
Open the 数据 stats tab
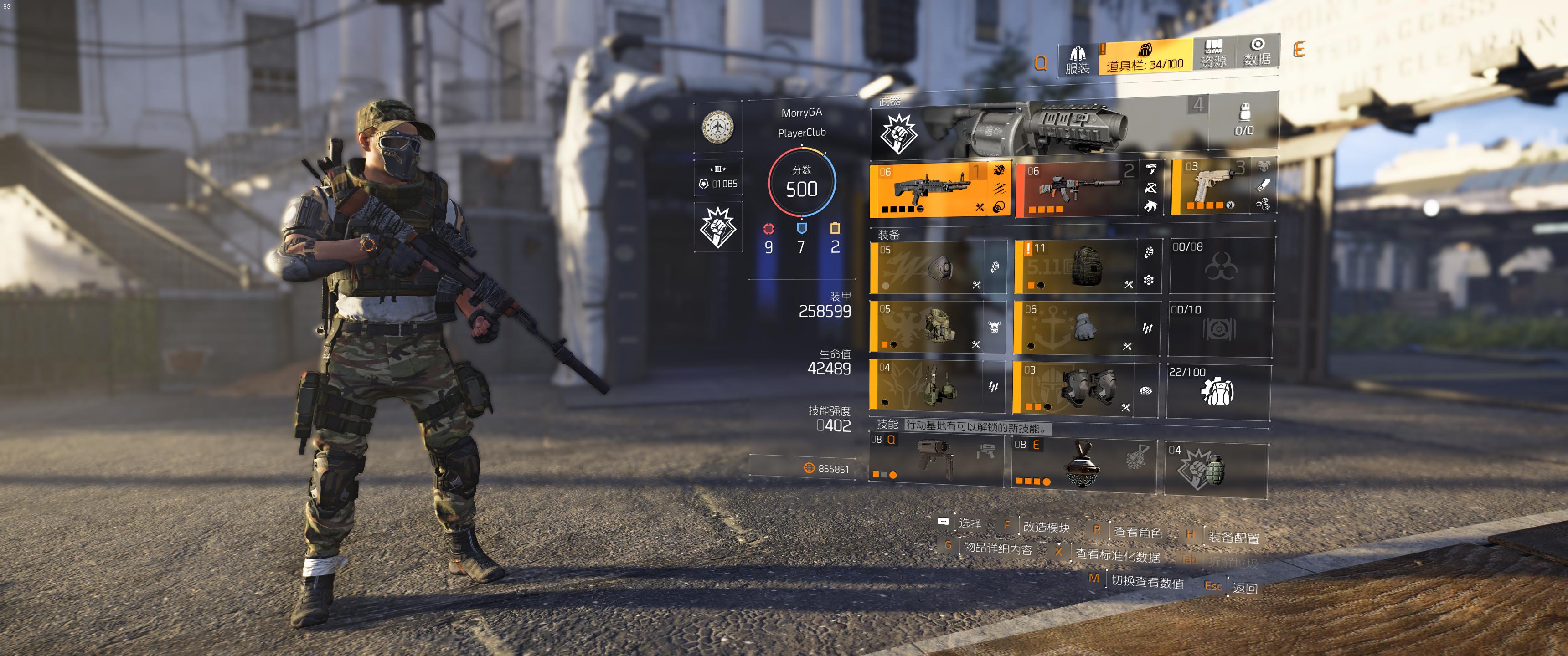(x=1257, y=52)
